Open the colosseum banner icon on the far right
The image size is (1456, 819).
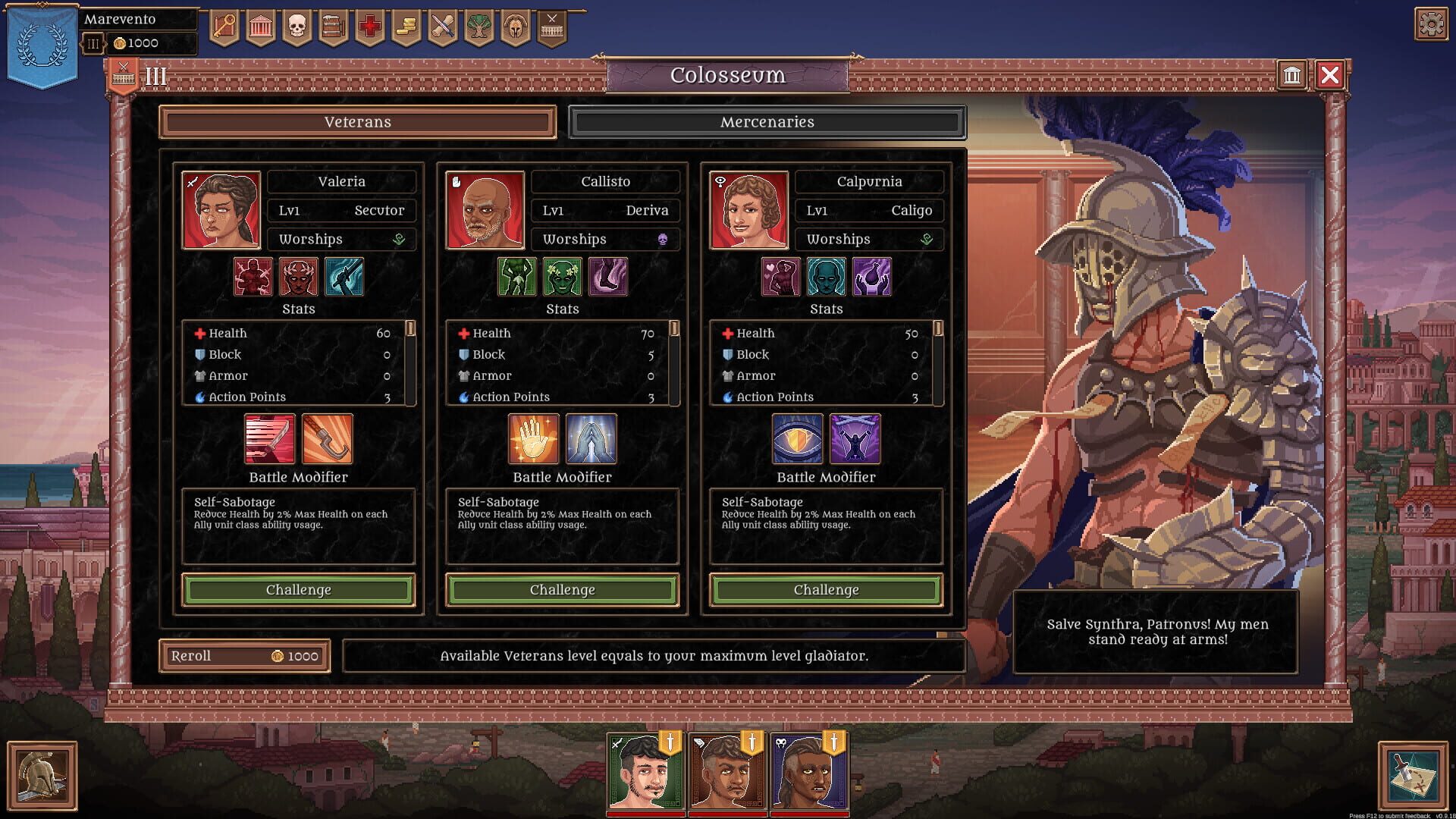point(551,24)
